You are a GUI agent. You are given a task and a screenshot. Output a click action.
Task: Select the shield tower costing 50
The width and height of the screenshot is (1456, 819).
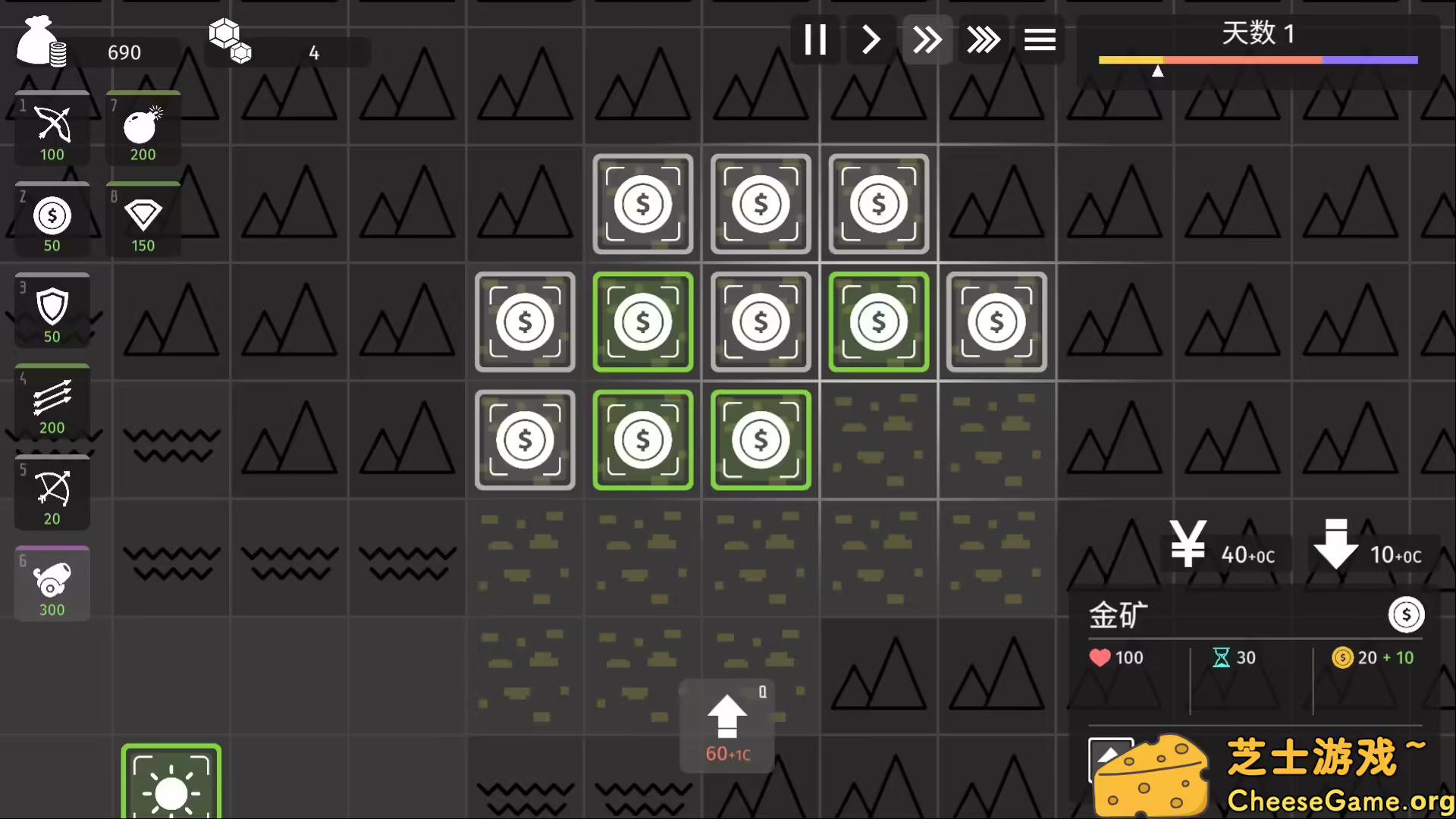[52, 311]
